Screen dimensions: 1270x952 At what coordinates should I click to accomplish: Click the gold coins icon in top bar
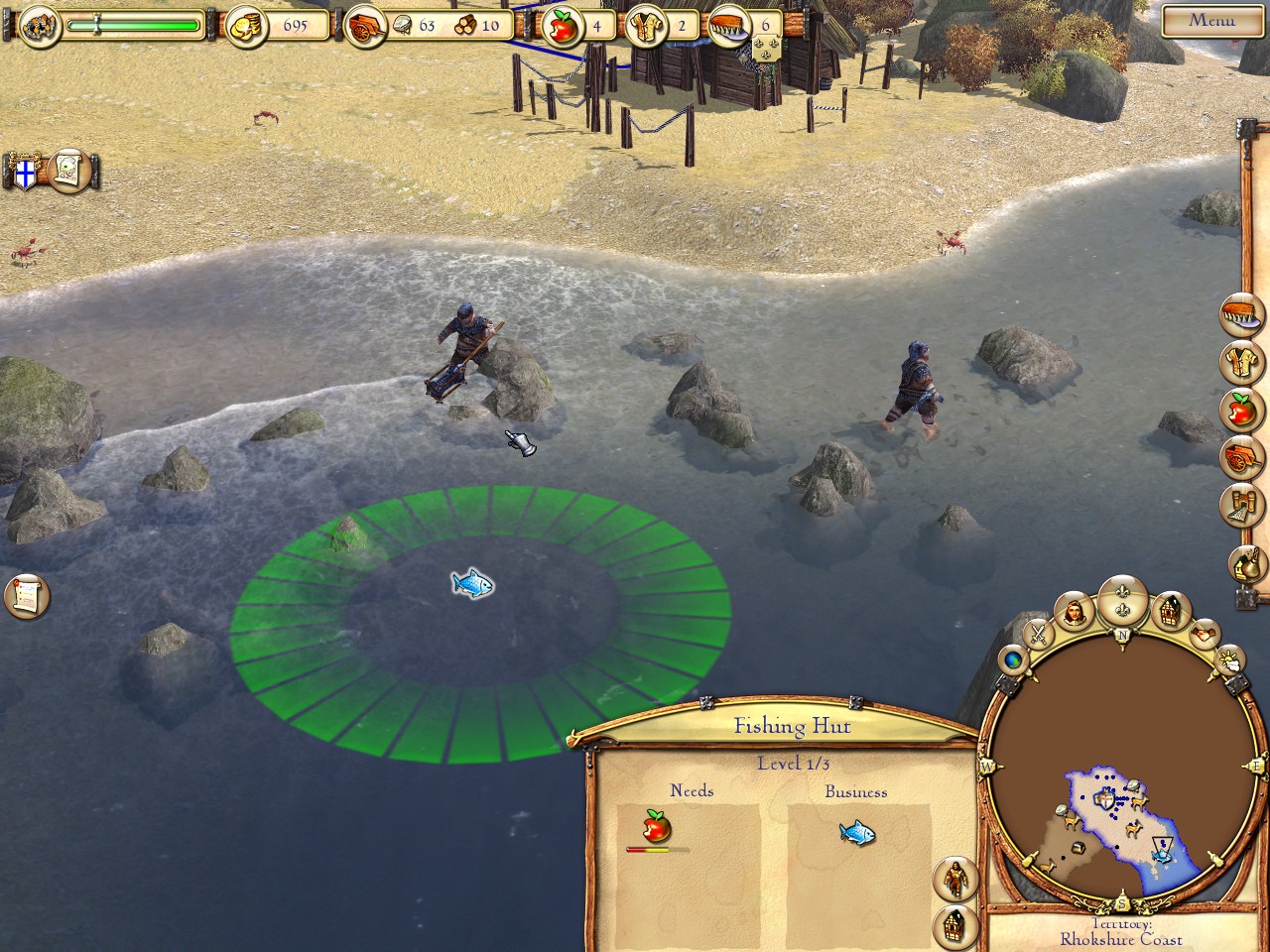(245, 27)
